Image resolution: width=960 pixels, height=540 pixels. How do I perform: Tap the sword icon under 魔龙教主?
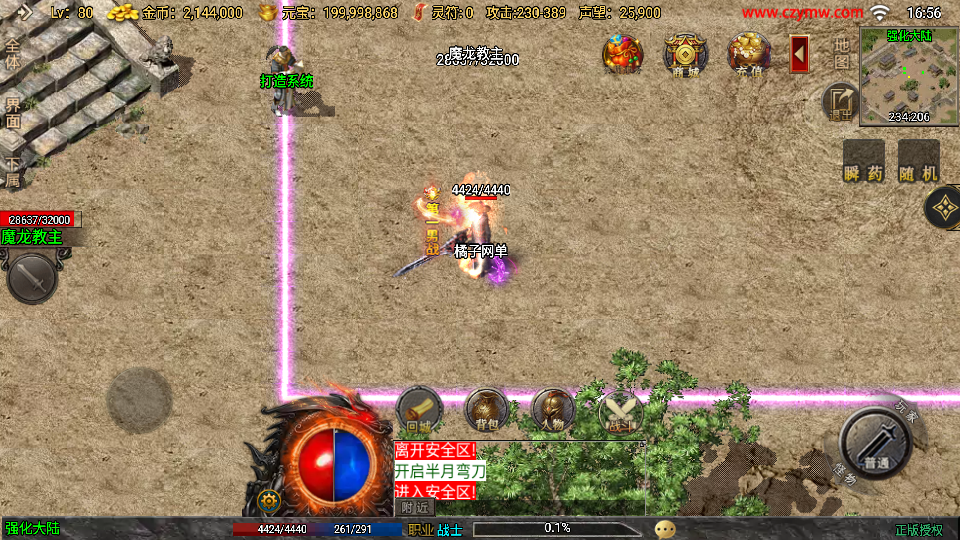point(32,277)
